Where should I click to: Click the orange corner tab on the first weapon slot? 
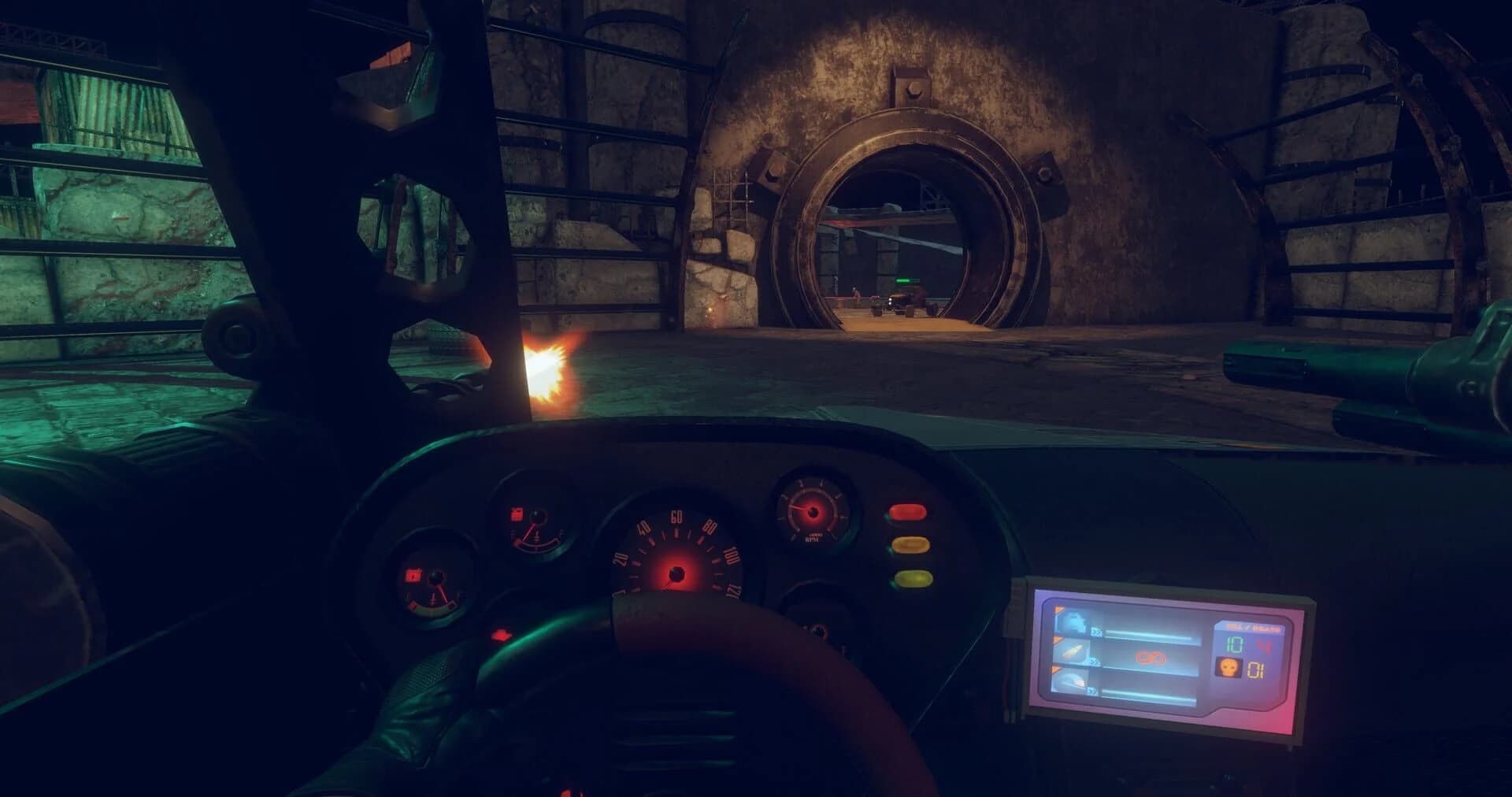(1059, 610)
